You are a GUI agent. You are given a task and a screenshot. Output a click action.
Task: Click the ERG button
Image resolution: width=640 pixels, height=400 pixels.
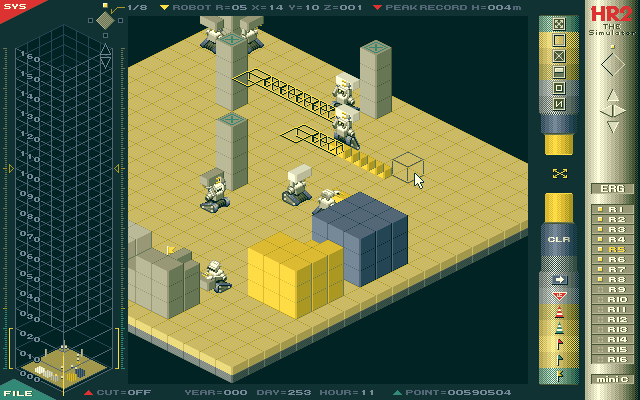point(612,188)
